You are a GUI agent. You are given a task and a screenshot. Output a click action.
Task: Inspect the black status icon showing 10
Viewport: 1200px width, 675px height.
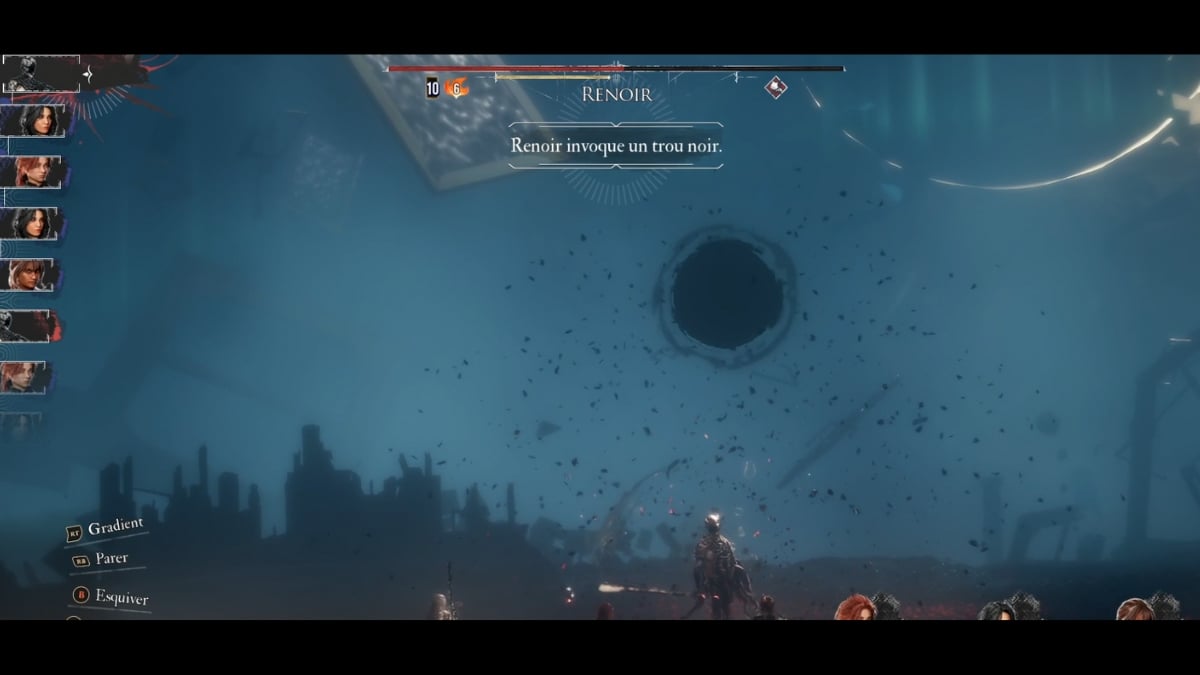pyautogui.click(x=432, y=88)
